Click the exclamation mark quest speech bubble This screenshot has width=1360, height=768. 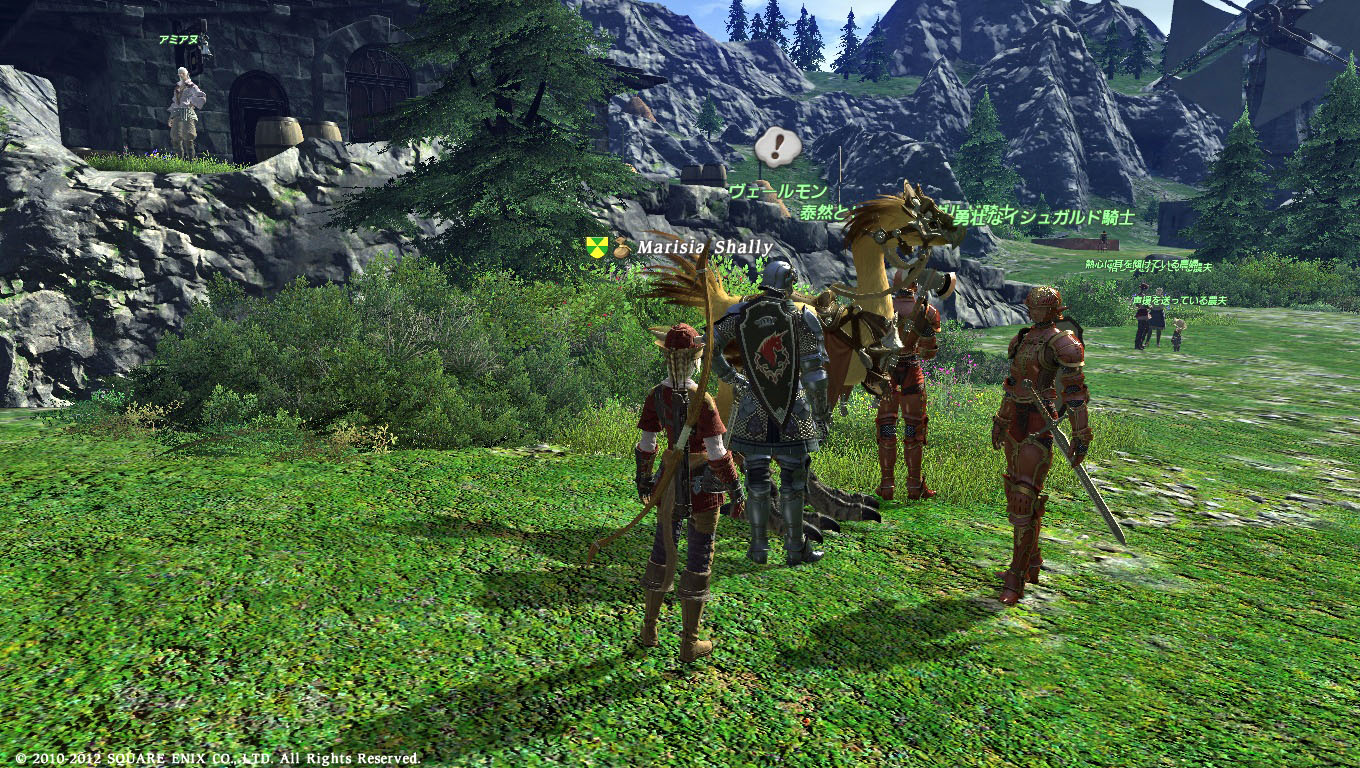click(x=777, y=148)
